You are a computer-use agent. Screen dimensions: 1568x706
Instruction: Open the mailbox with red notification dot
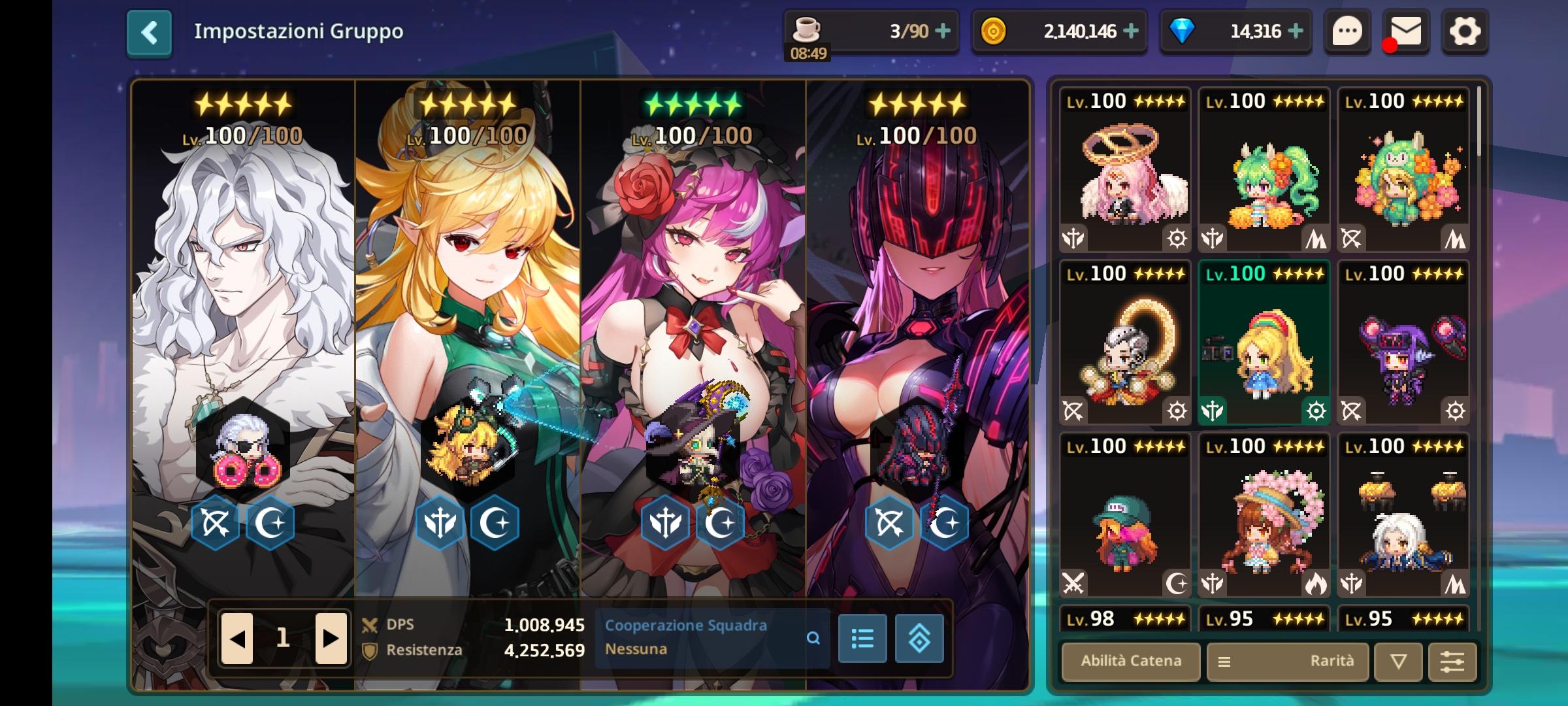pyautogui.click(x=1406, y=31)
